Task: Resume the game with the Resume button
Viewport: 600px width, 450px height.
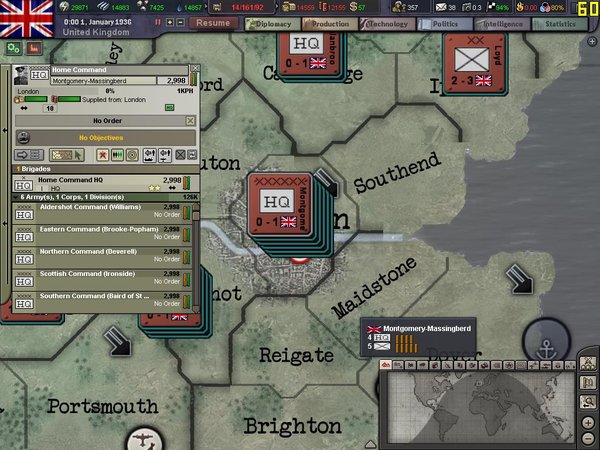Action: pos(212,22)
